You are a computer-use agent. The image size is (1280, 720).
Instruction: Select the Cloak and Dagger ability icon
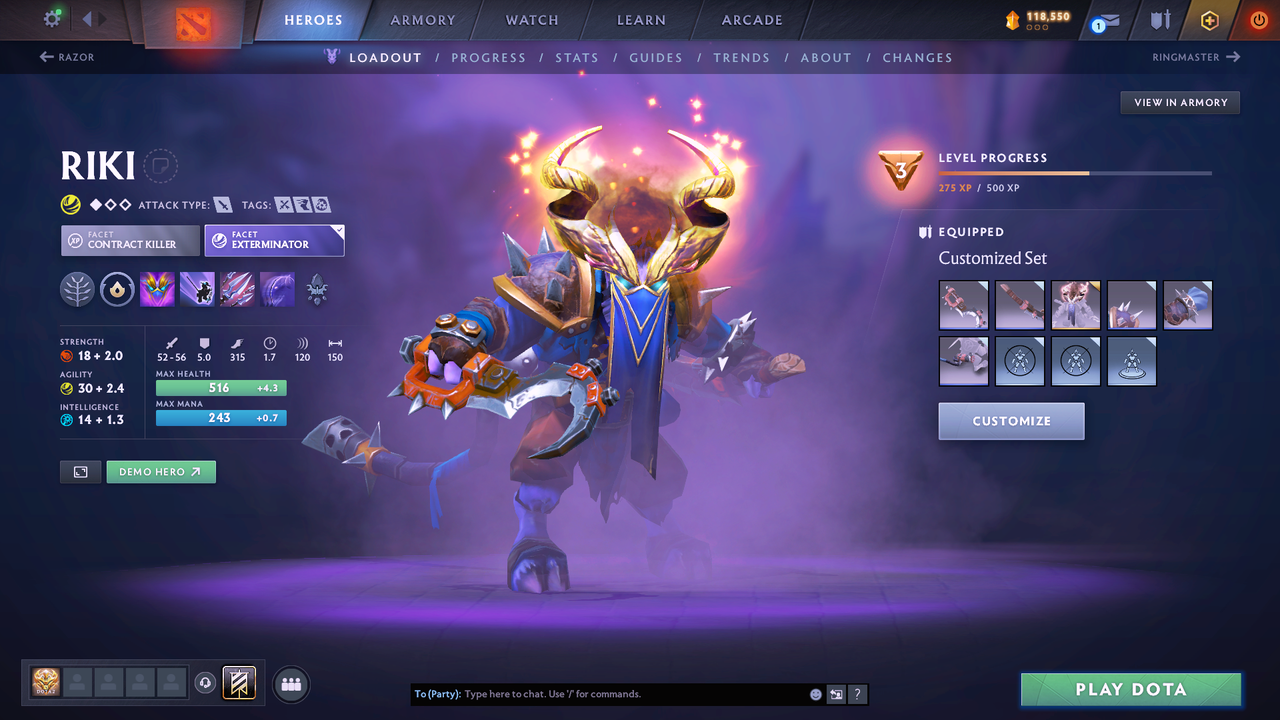tap(277, 289)
